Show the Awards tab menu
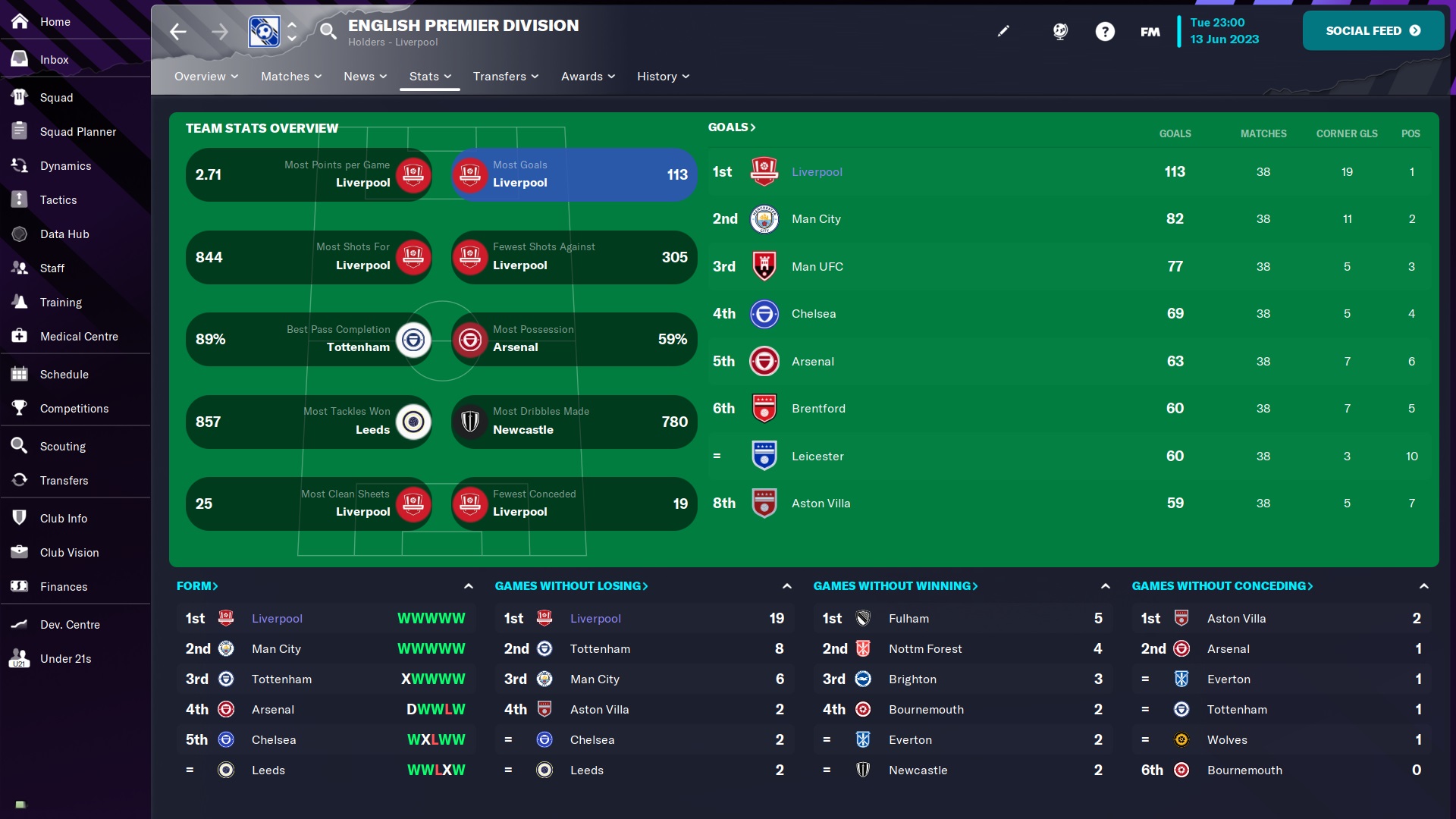This screenshot has width=1456, height=819. pos(588,77)
